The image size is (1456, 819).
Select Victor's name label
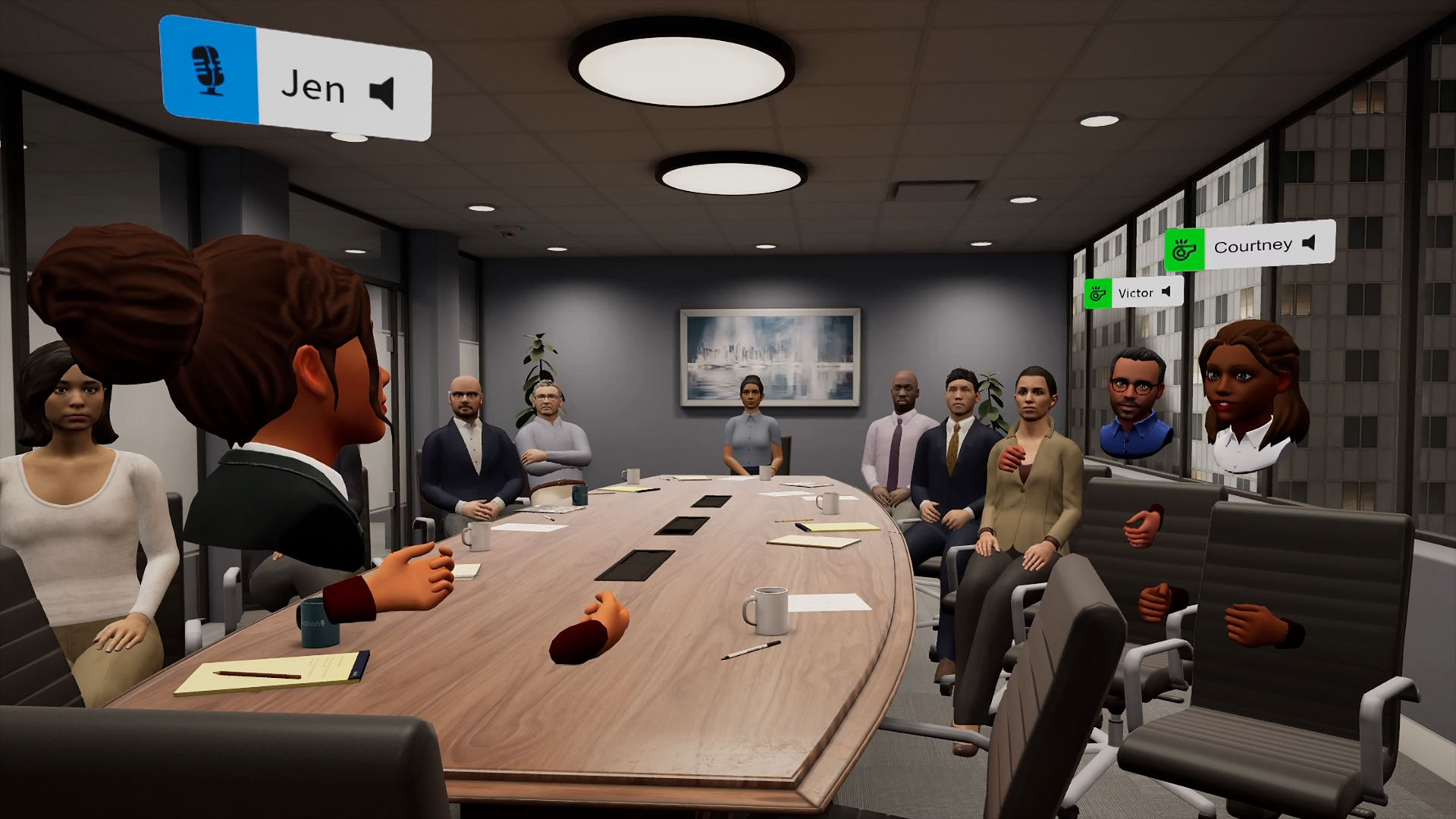coord(1135,293)
